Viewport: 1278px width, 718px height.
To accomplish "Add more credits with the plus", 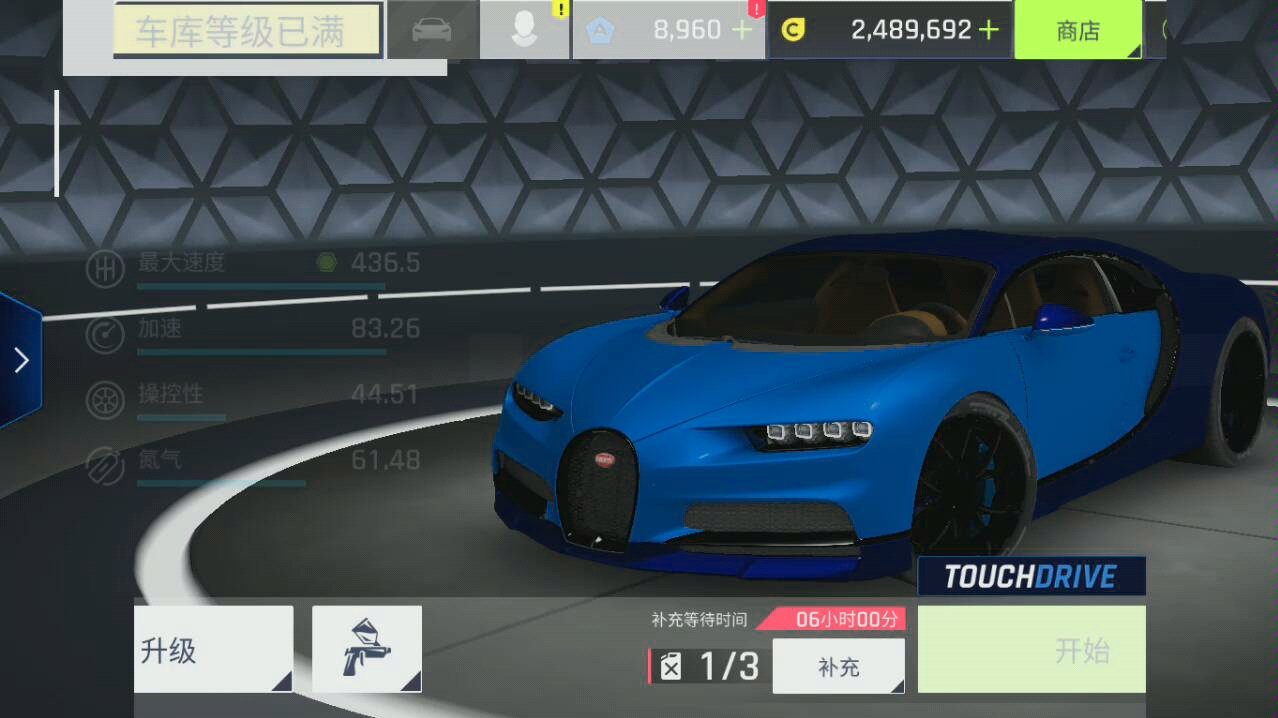I will pos(989,30).
